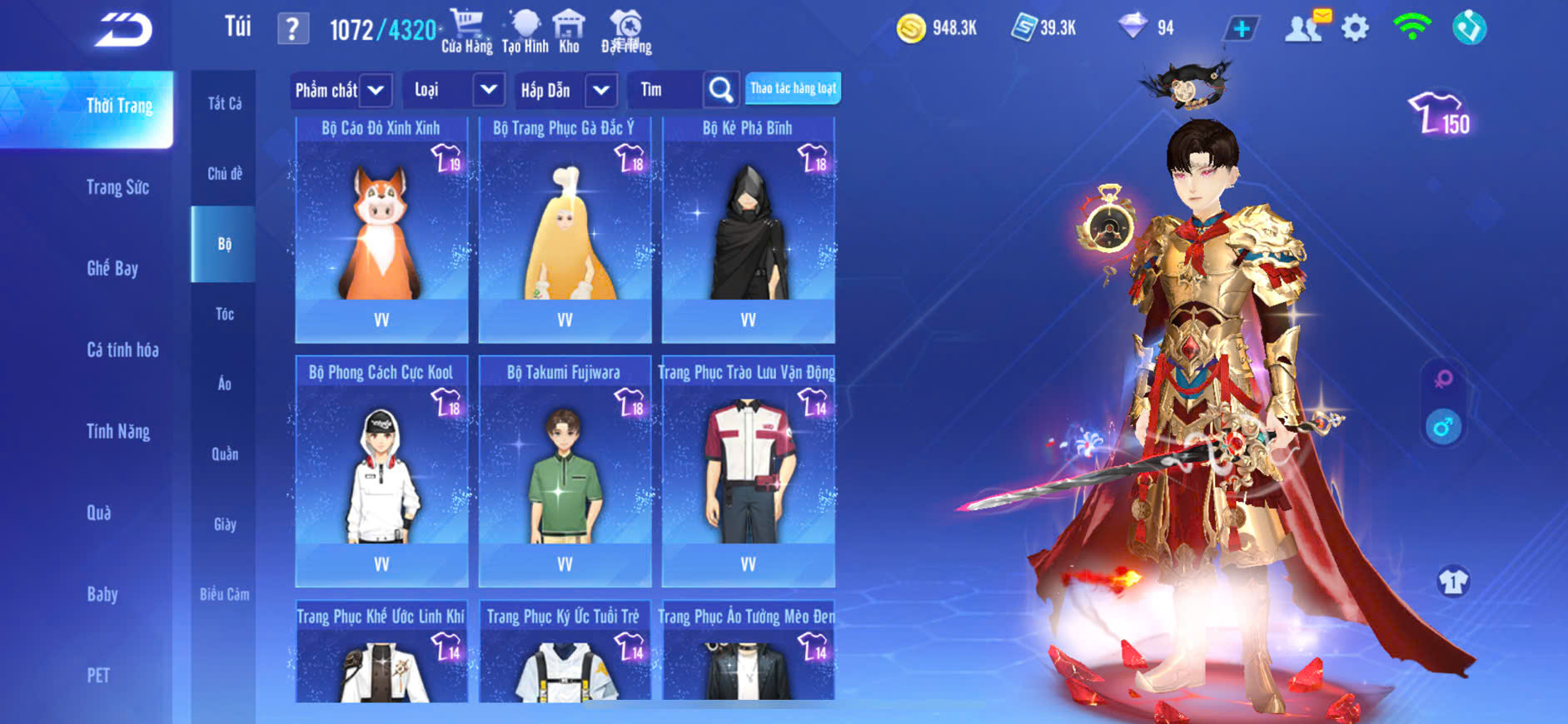Activate Thao tác hàng loạt button

click(x=793, y=88)
